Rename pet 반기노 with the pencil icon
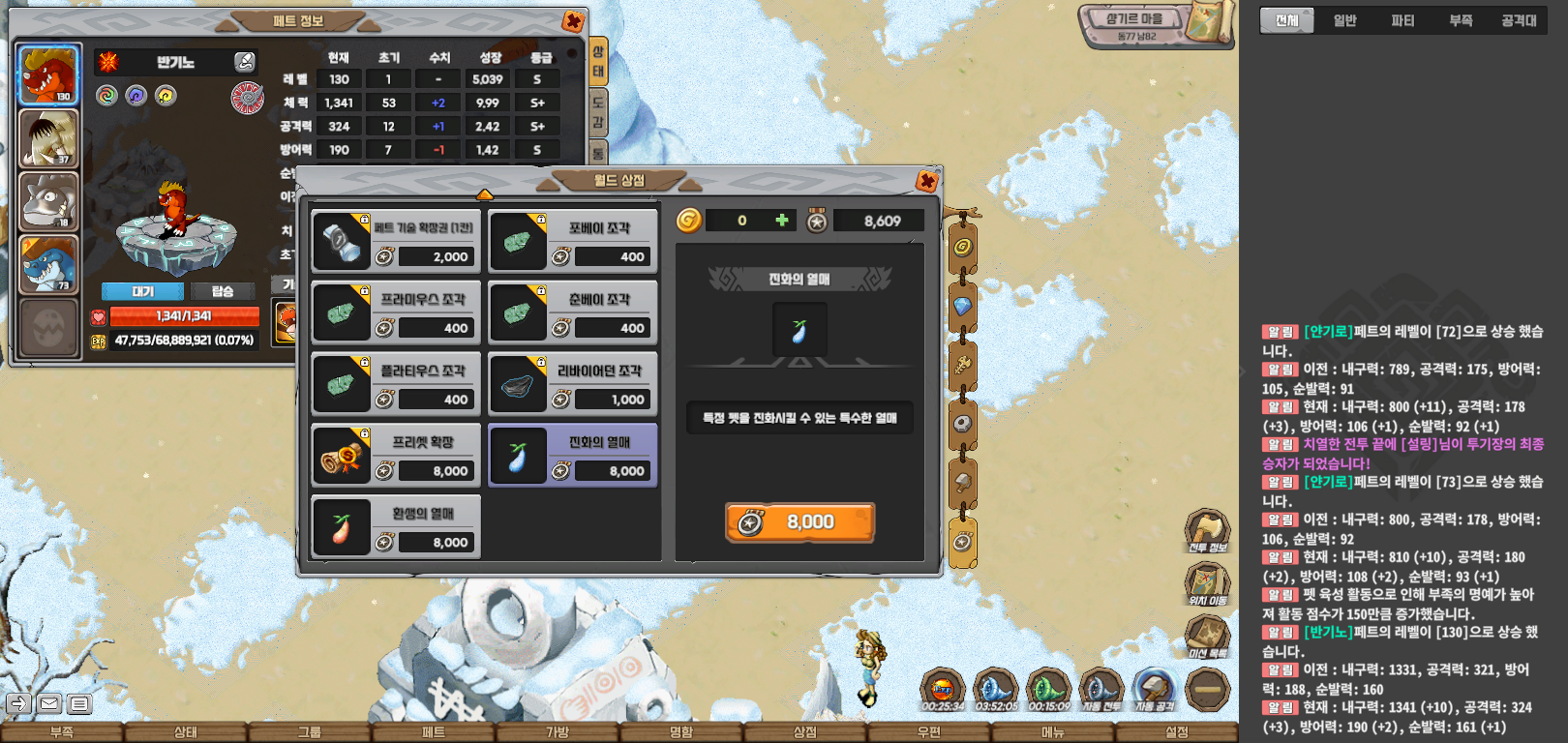1568x743 pixels. 245,62
